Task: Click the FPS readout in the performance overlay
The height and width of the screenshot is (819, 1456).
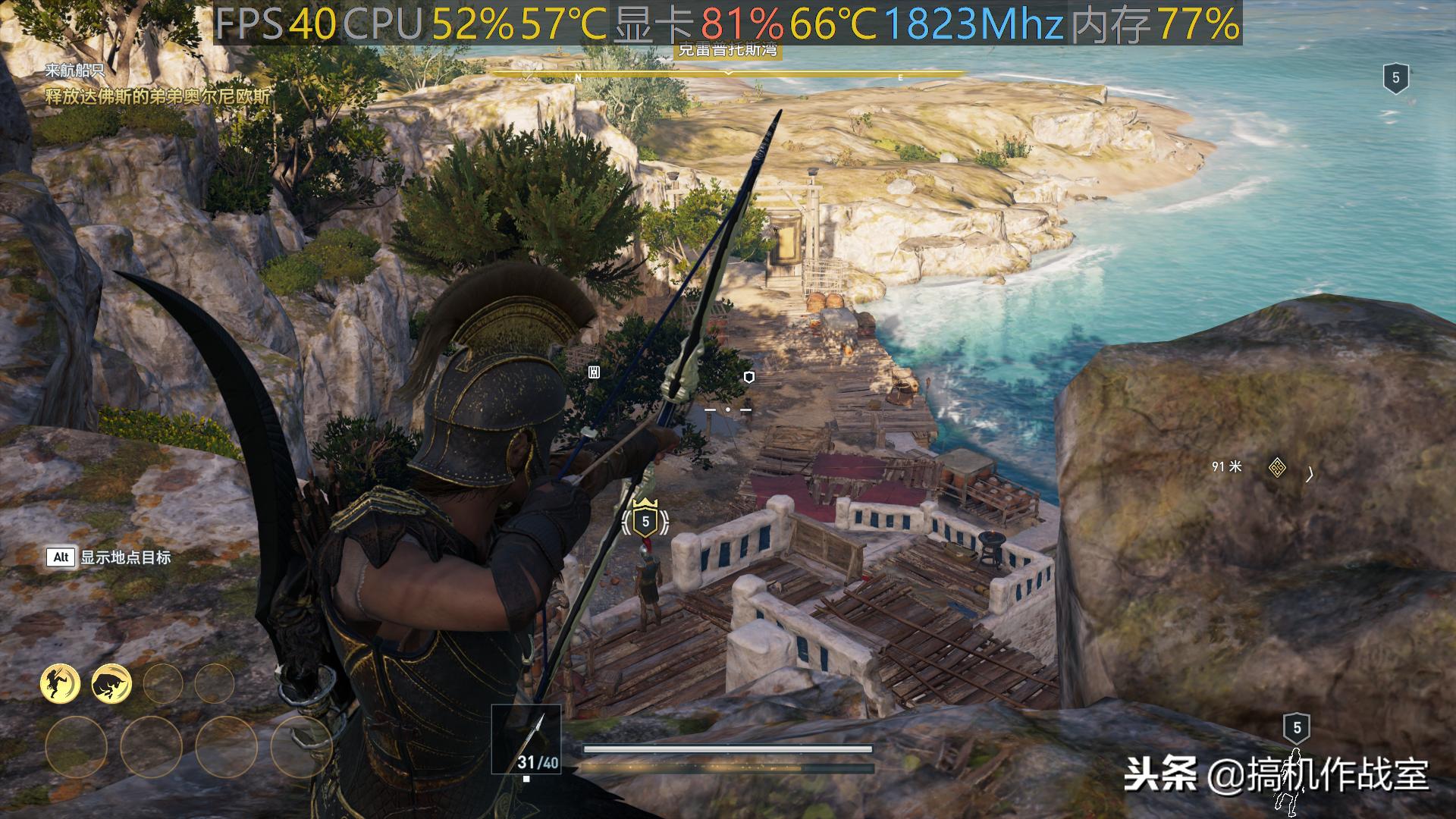Action: [276, 24]
